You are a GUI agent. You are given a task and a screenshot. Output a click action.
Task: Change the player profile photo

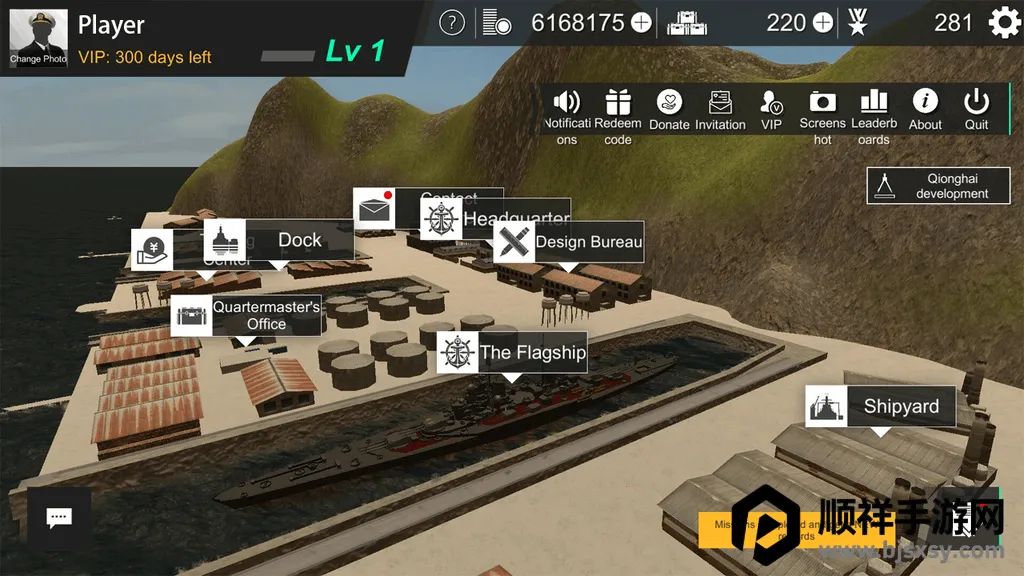click(38, 38)
